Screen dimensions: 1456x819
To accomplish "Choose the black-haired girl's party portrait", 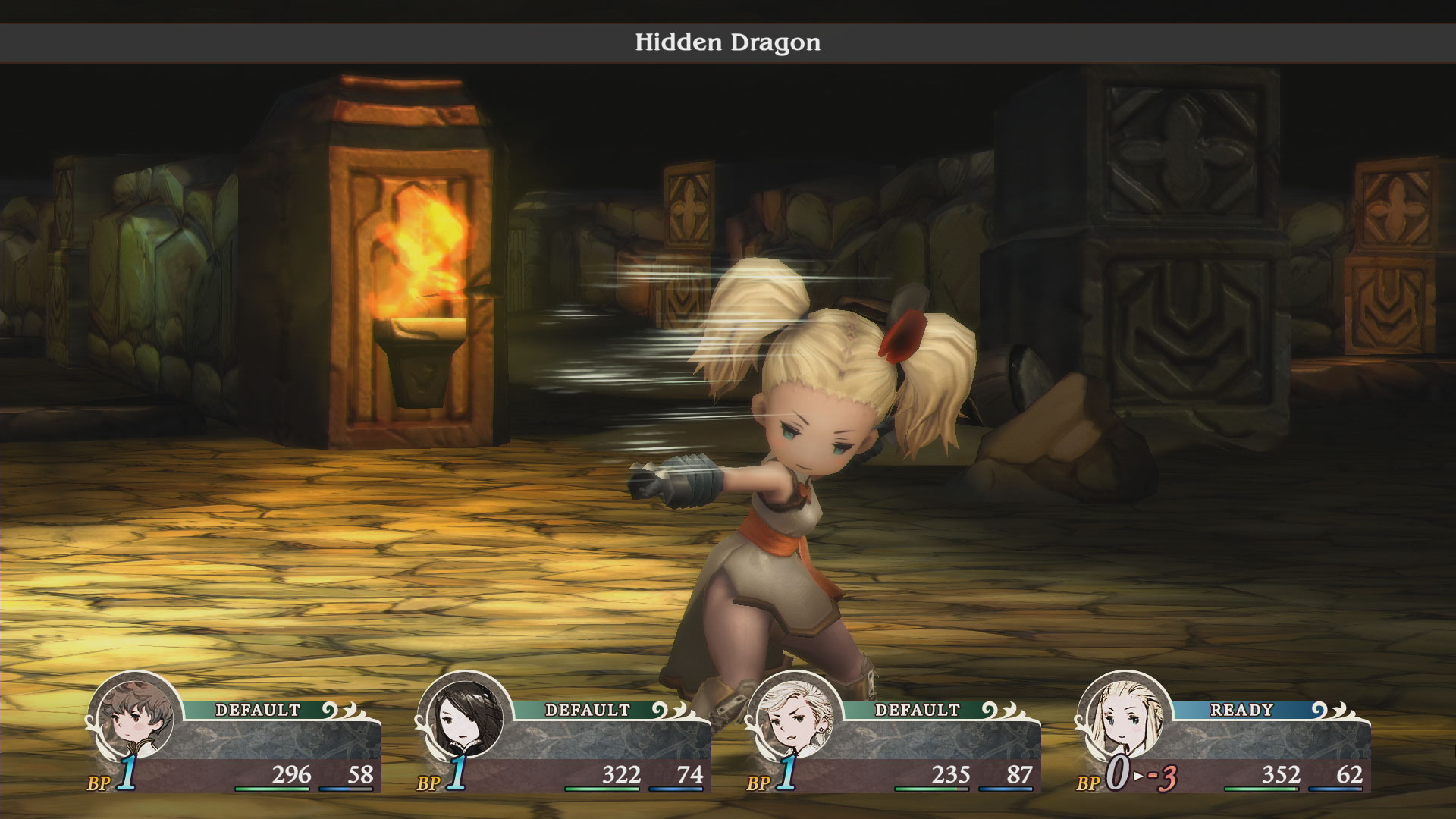I will point(465,718).
